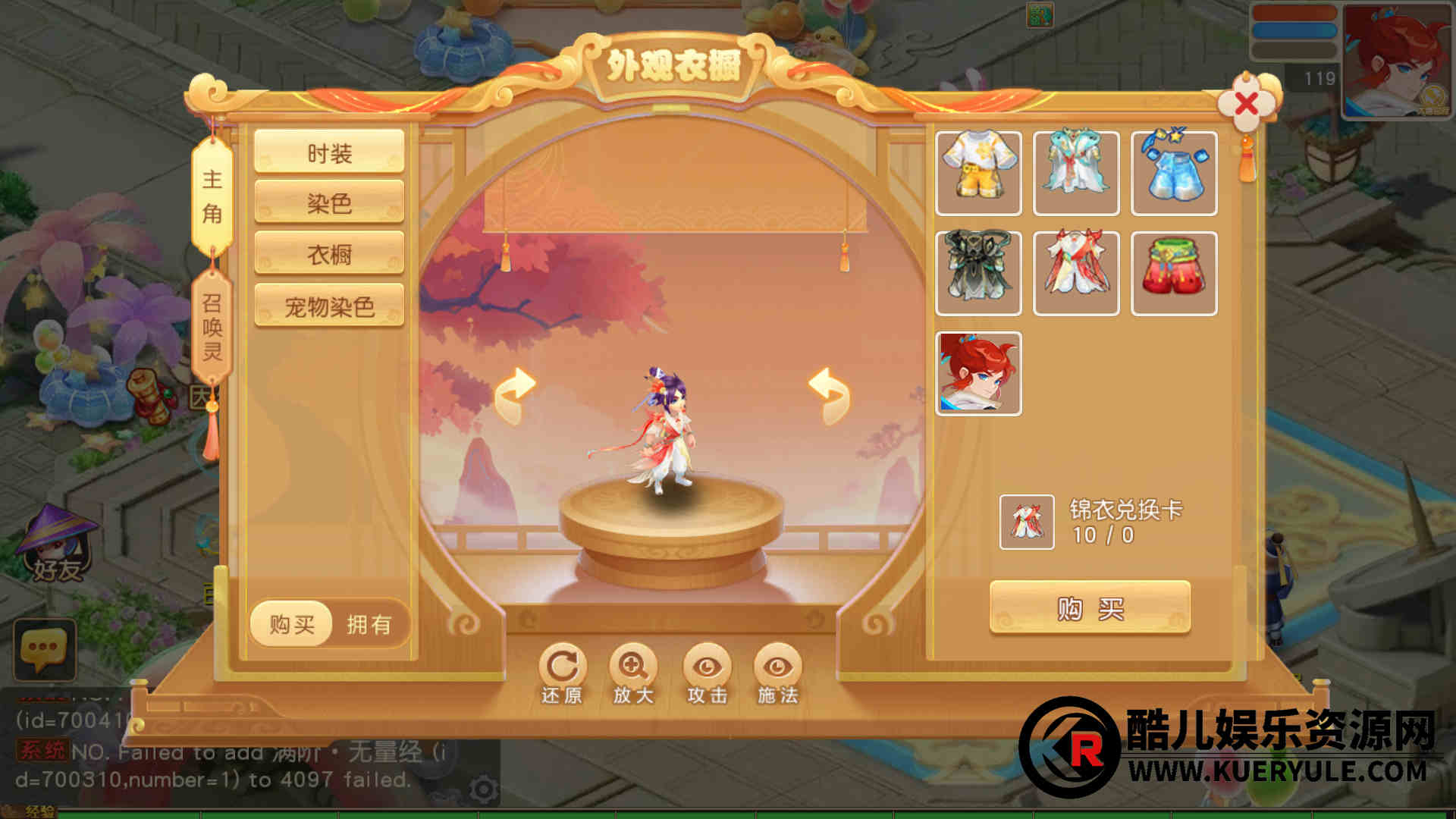Click the 购买 purchase button
The height and width of the screenshot is (819, 1456).
click(1090, 607)
